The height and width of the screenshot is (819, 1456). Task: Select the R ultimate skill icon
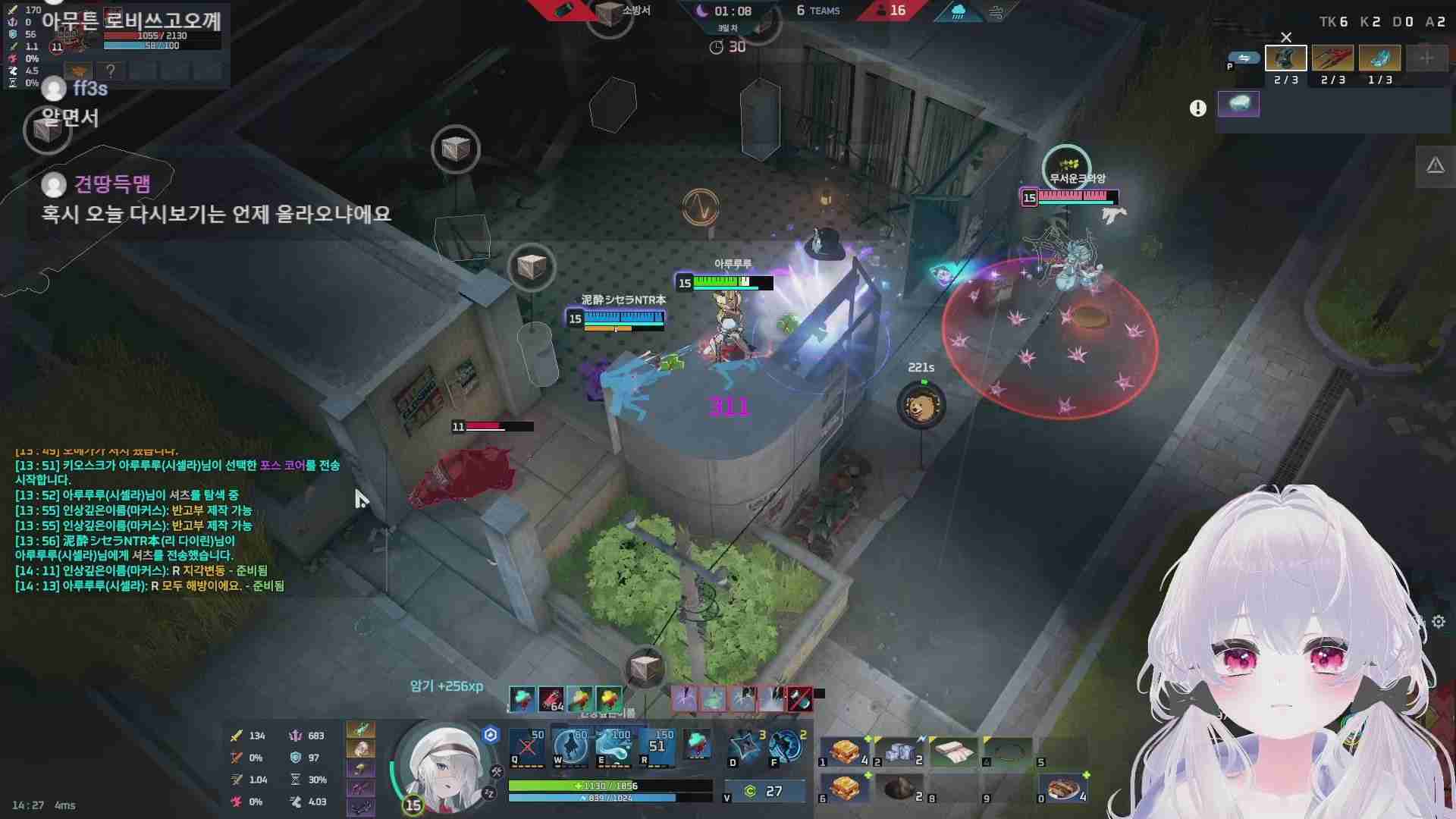tap(657, 747)
